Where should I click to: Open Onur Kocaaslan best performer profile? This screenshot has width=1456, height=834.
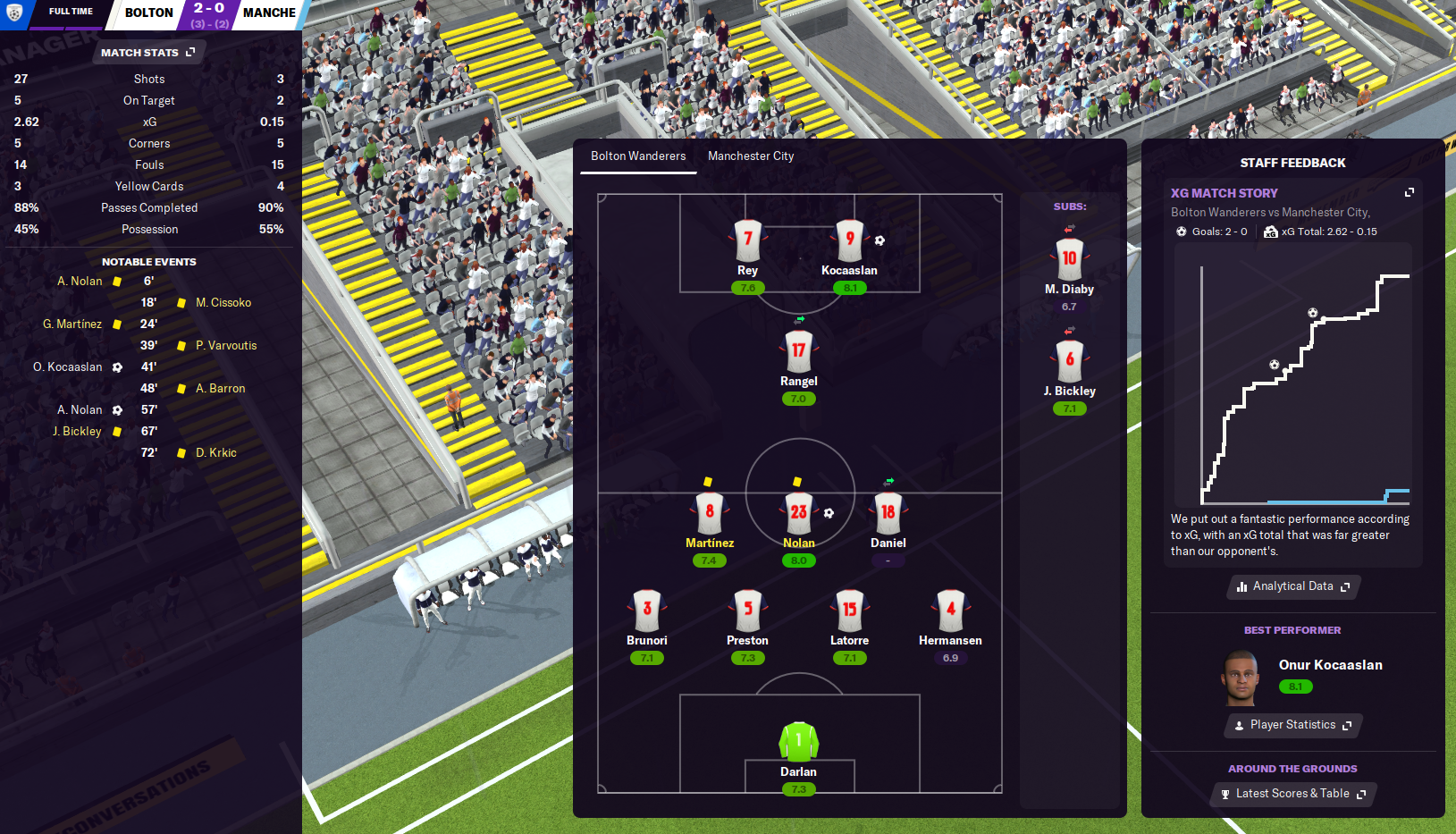point(1330,665)
